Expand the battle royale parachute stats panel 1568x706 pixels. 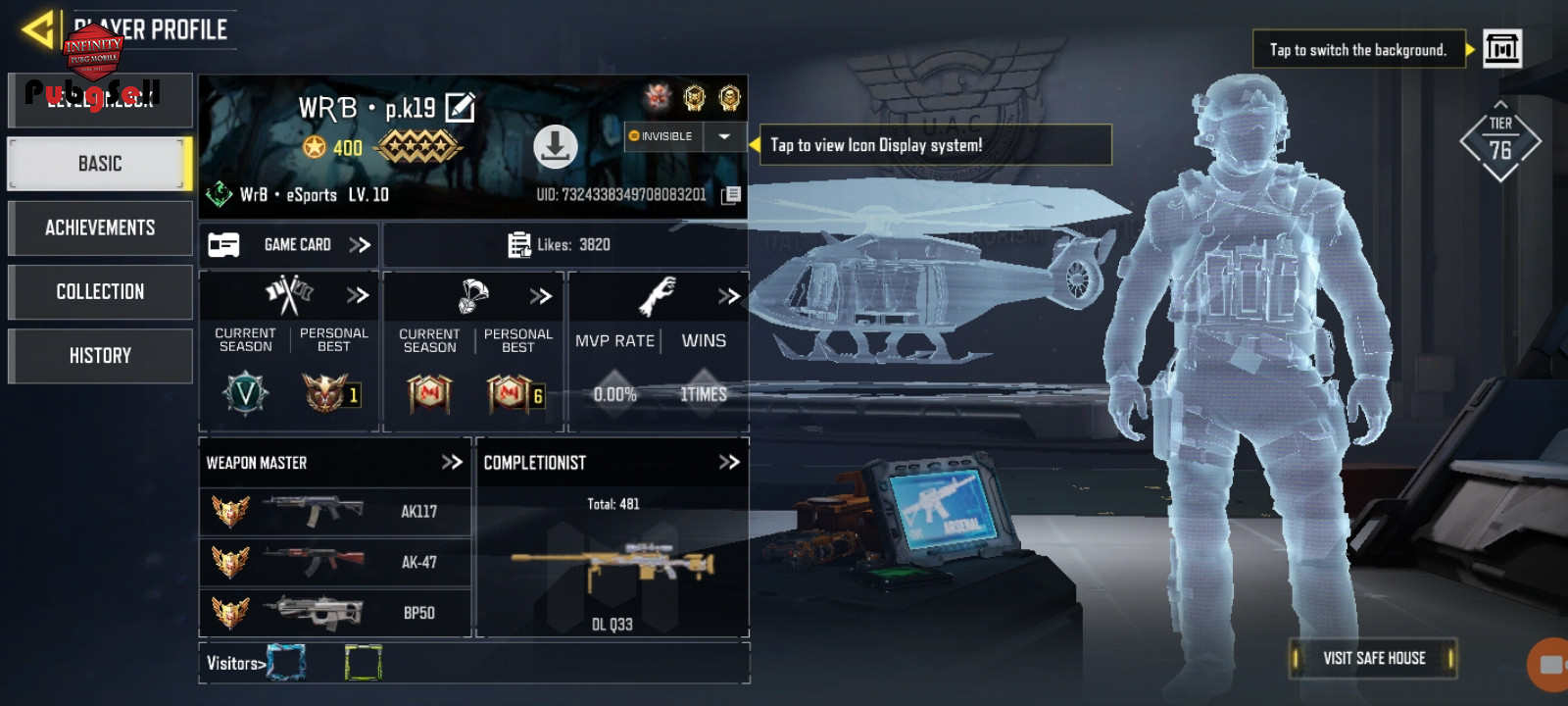click(541, 295)
